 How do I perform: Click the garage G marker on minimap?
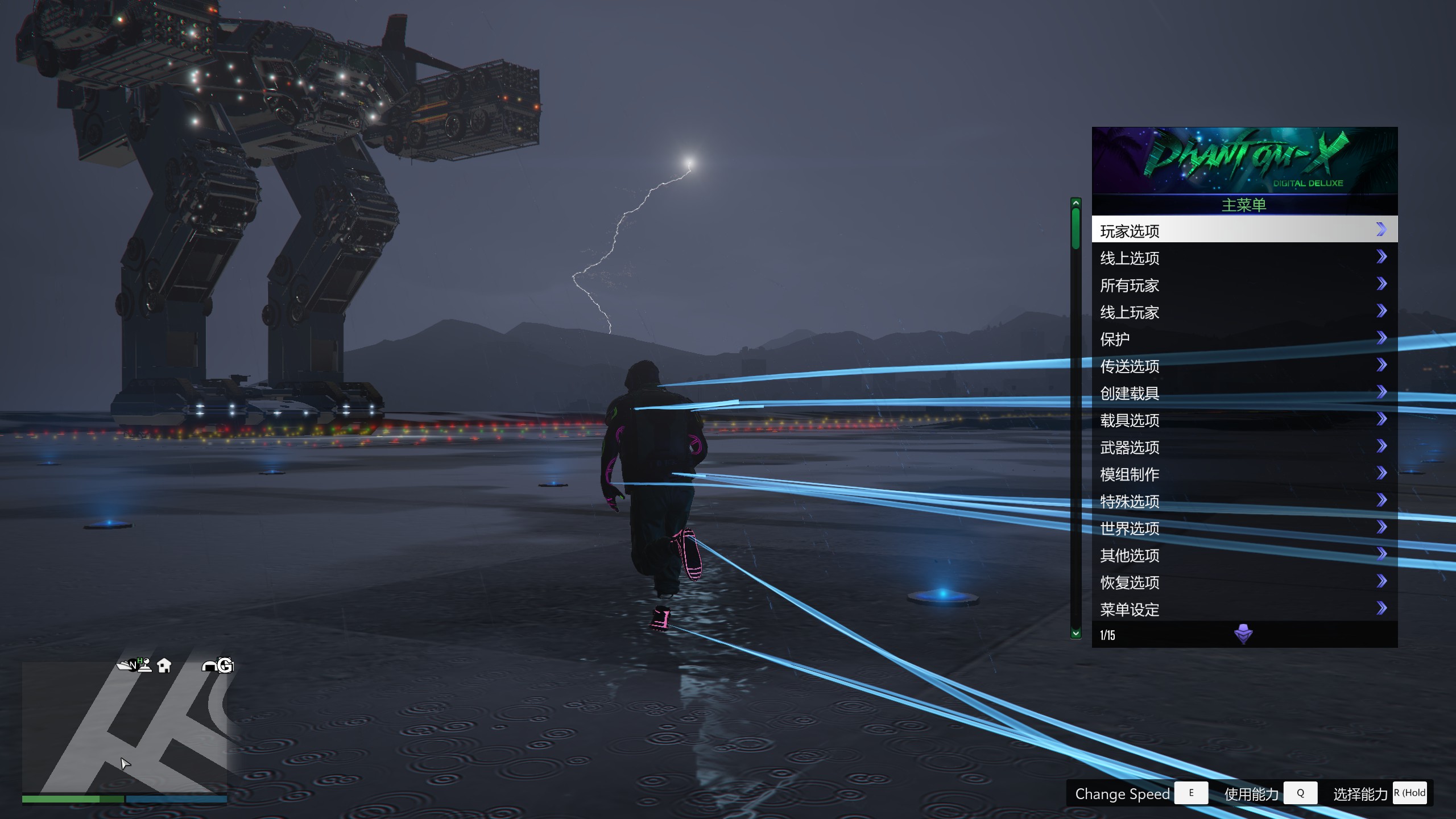pyautogui.click(x=225, y=665)
